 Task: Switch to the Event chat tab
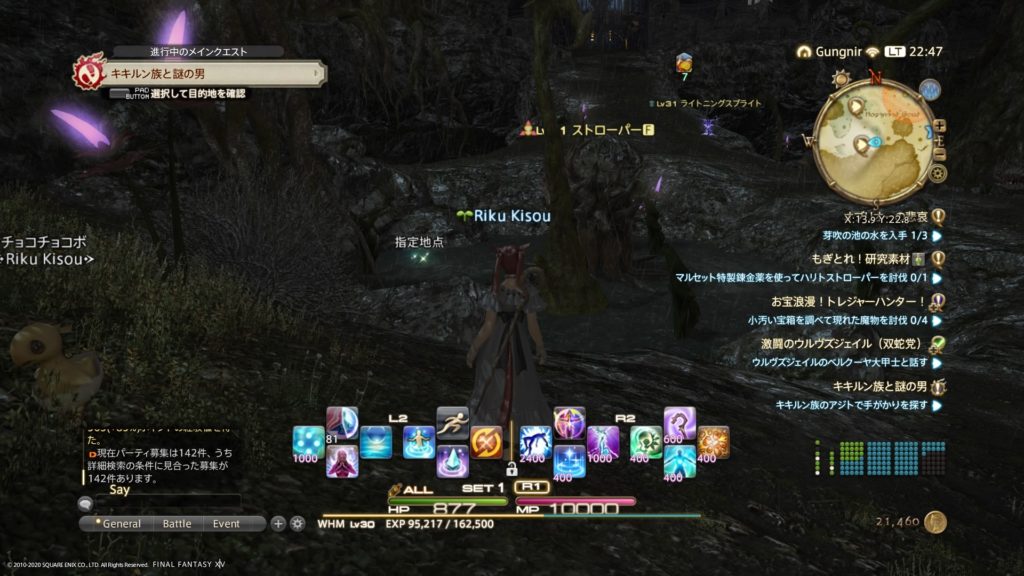[x=226, y=523]
